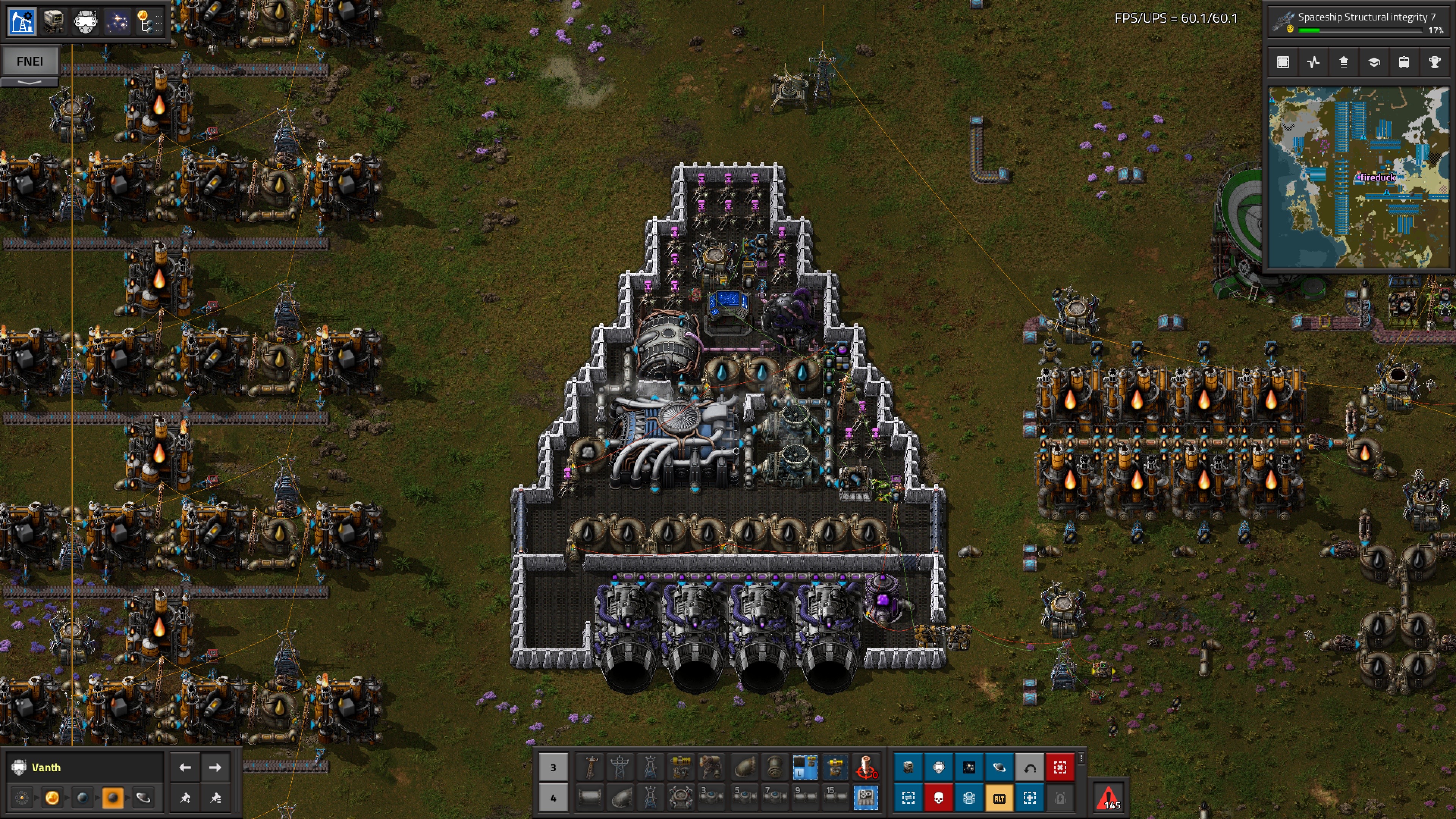The width and height of the screenshot is (1456, 819).
Task: Expand the arrow below FNEI
Action: coord(30,83)
